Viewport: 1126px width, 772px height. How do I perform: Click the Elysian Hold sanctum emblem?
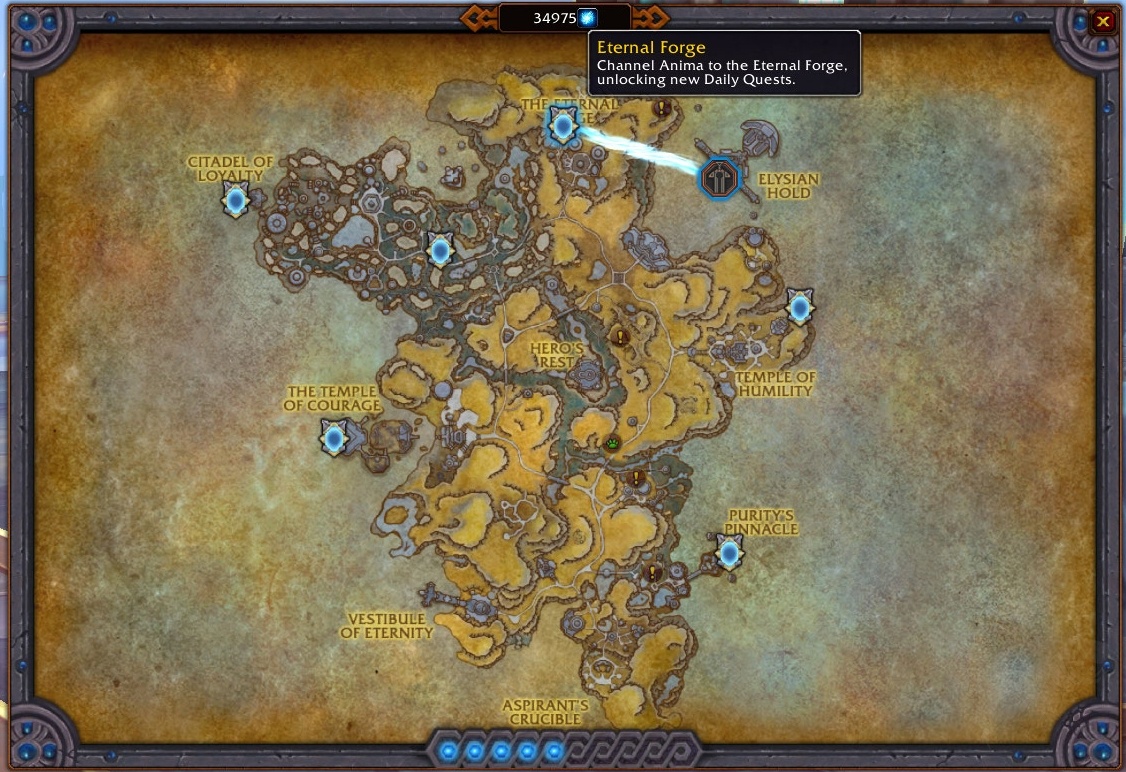[x=718, y=178]
